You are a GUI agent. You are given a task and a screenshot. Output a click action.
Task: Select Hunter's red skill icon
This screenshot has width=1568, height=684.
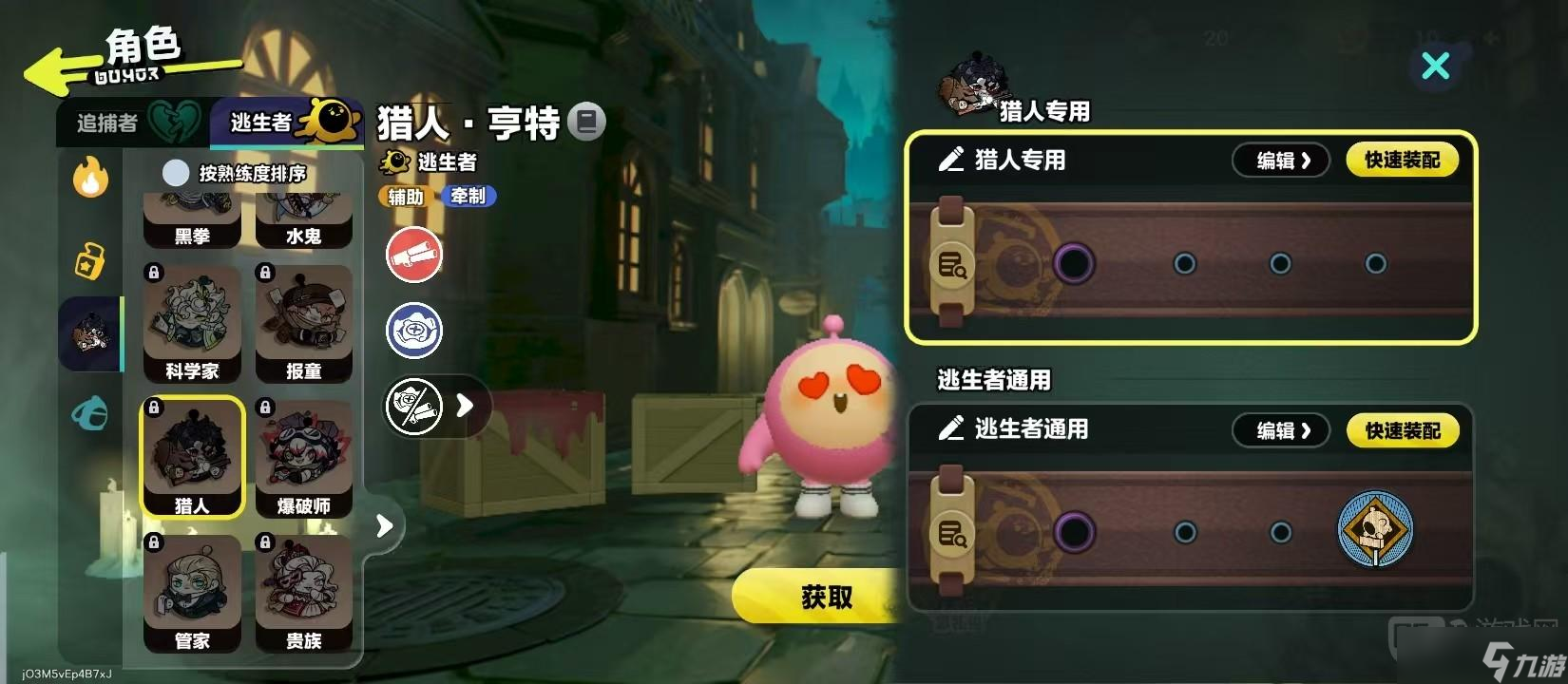(x=412, y=255)
